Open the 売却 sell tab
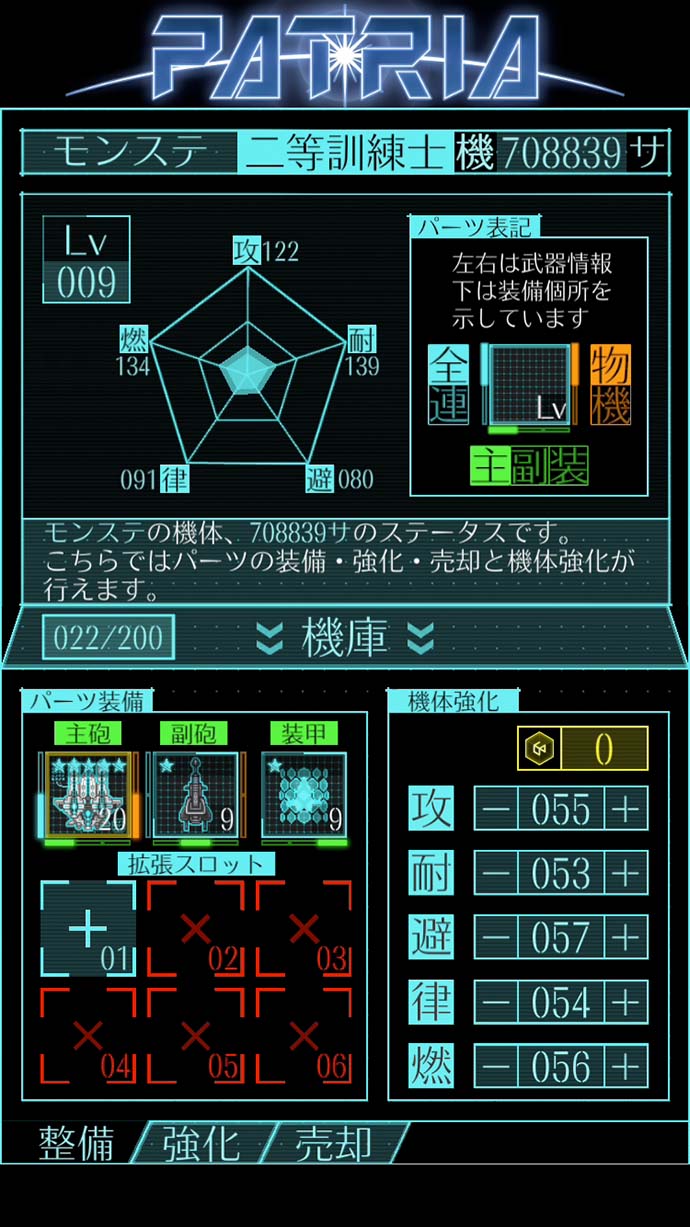This screenshot has width=690, height=1227. coord(333,1144)
